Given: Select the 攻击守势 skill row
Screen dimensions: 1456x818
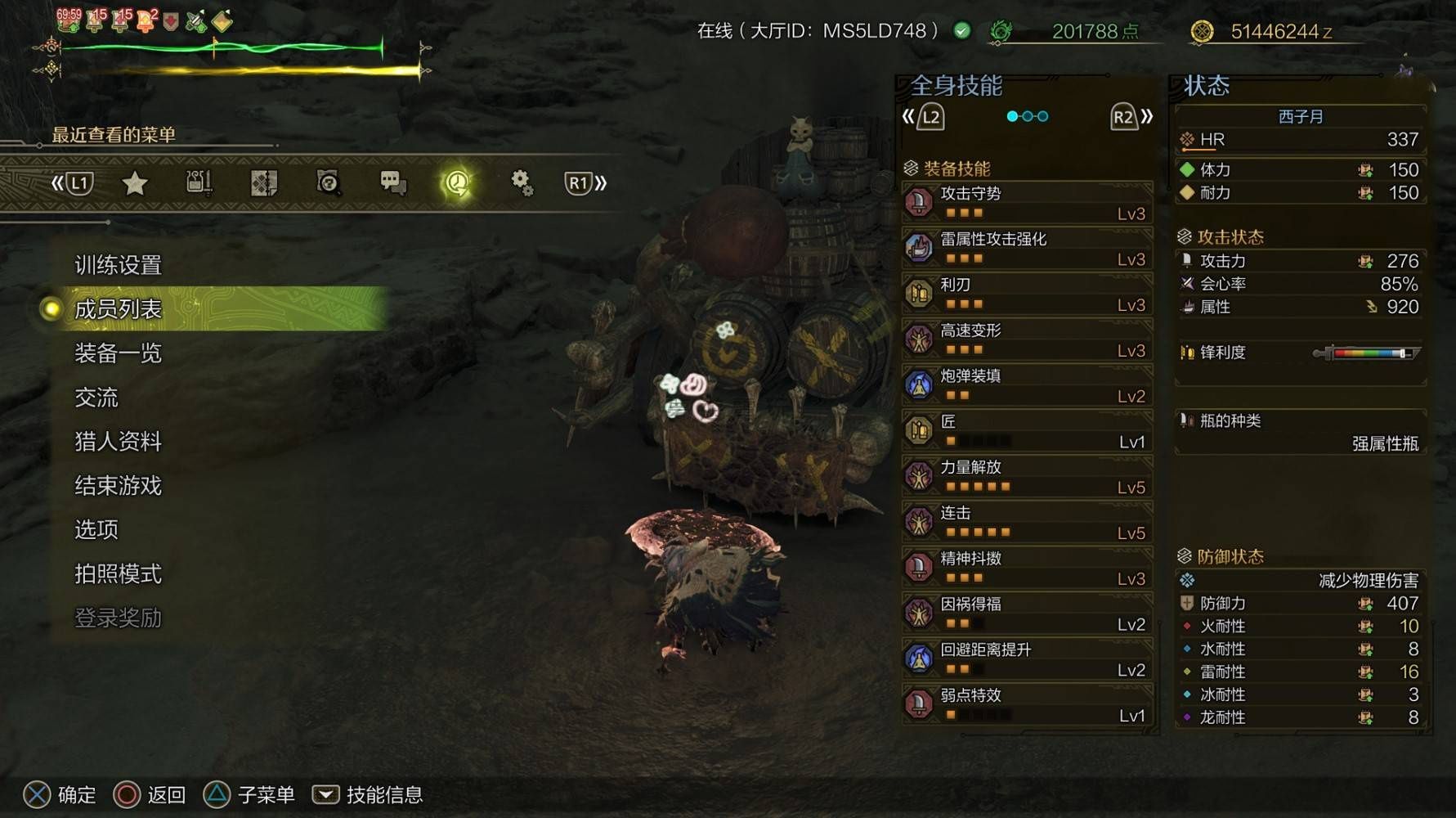Looking at the screenshot, I should (1028, 202).
